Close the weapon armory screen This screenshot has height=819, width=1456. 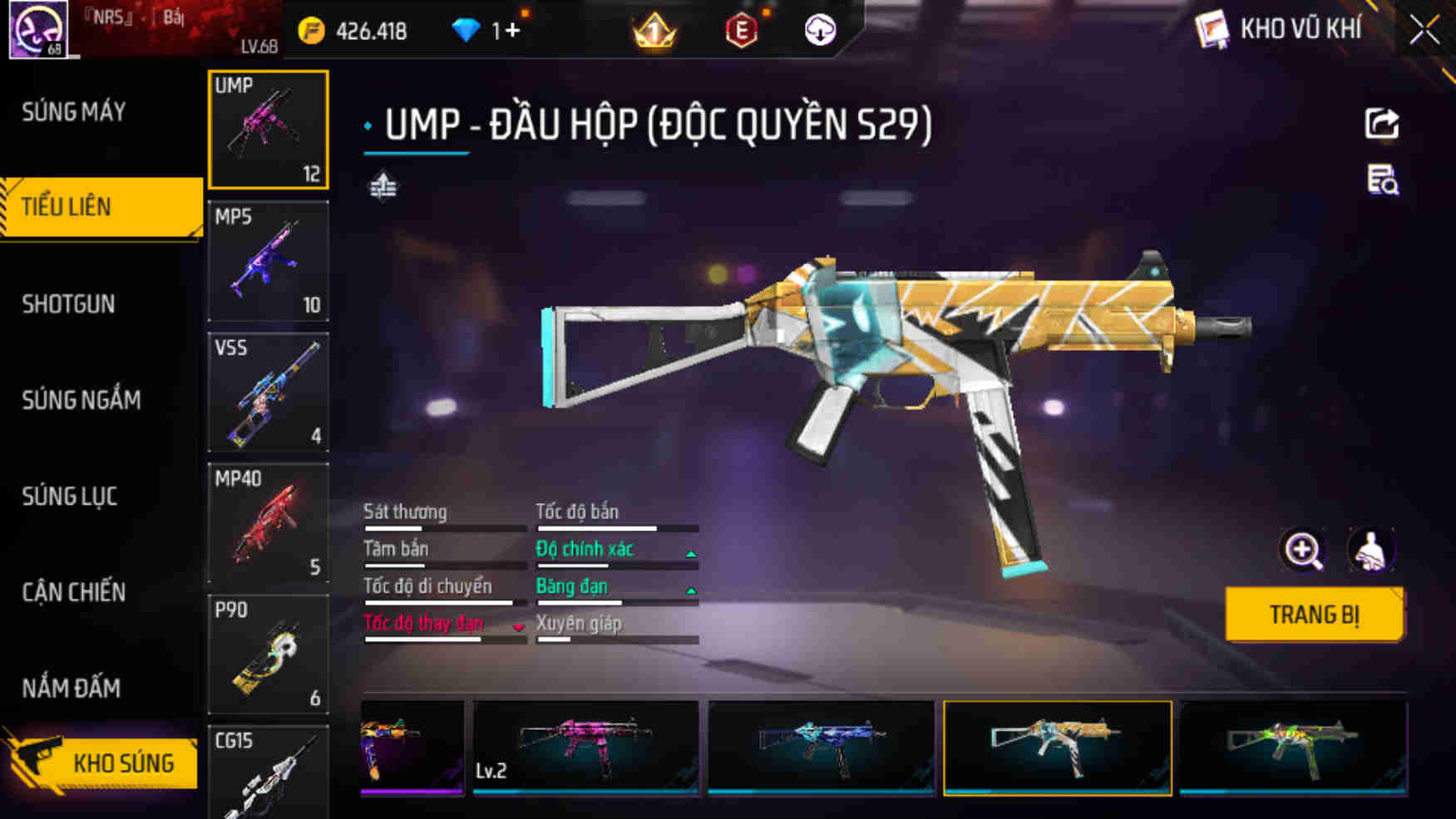[x=1424, y=30]
